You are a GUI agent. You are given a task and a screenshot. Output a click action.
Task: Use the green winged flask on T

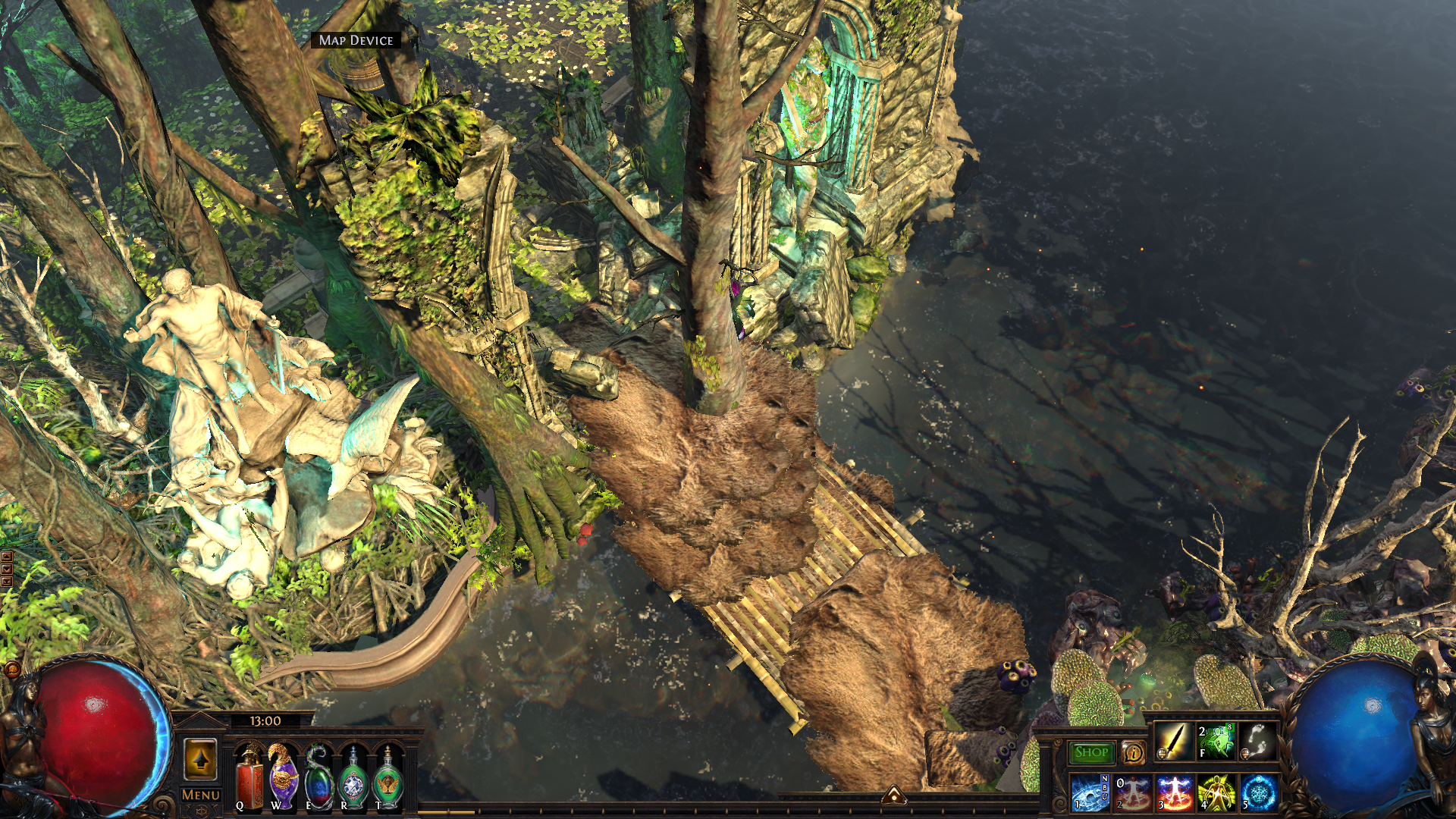coord(388,777)
